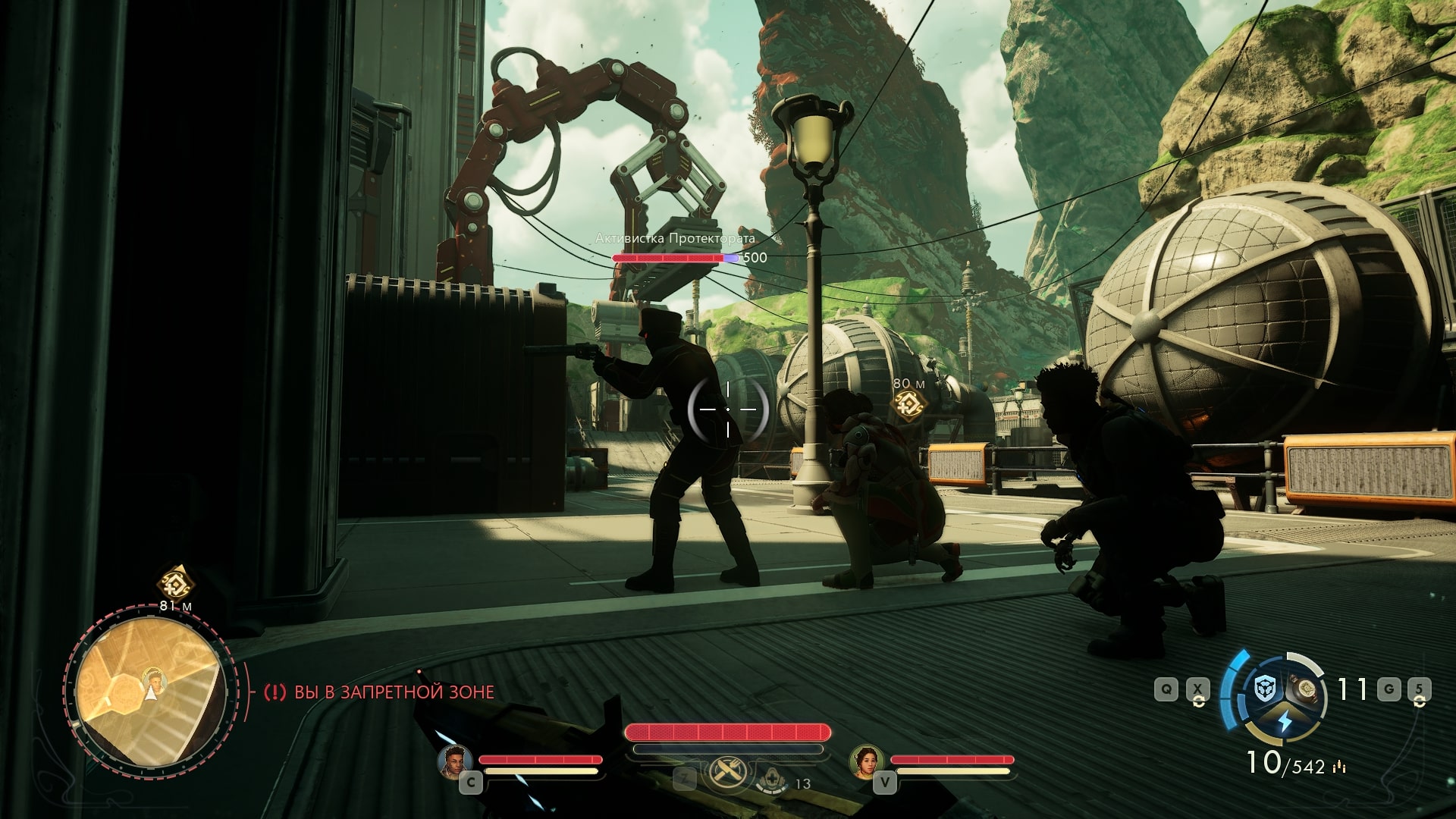Image resolution: width=1456 pixels, height=819 pixels.
Task: Use the knife and fork food item
Action: tap(728, 773)
